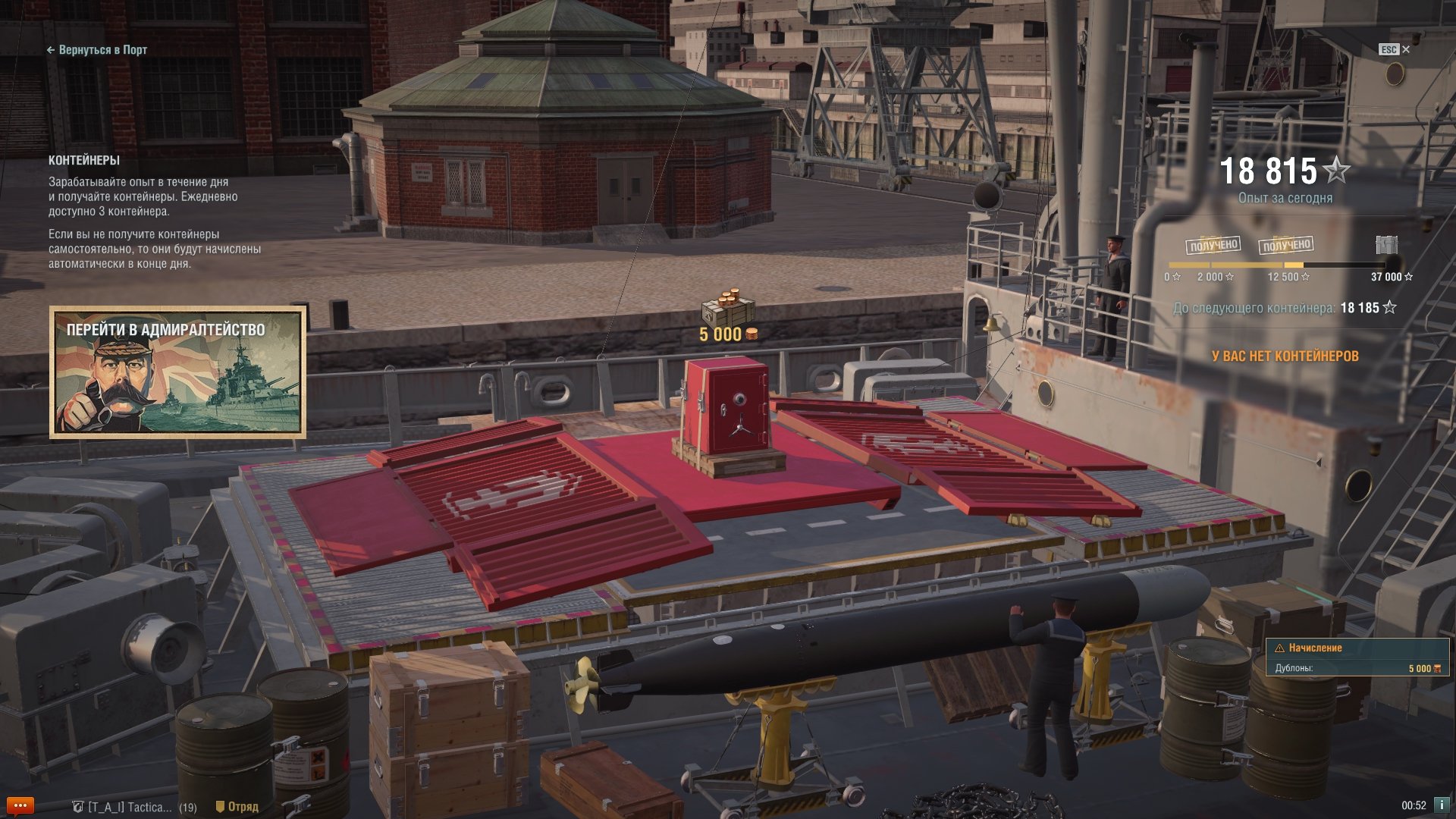Open the chat speech bubble button
Screen dimensions: 1456x819
[20, 806]
